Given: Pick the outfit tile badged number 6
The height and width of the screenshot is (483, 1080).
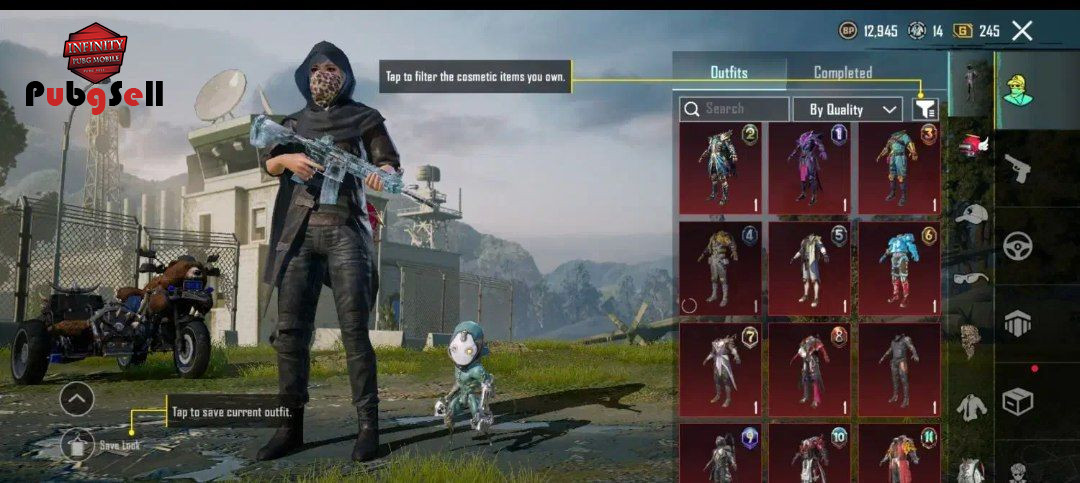Looking at the screenshot, I should coord(898,265).
